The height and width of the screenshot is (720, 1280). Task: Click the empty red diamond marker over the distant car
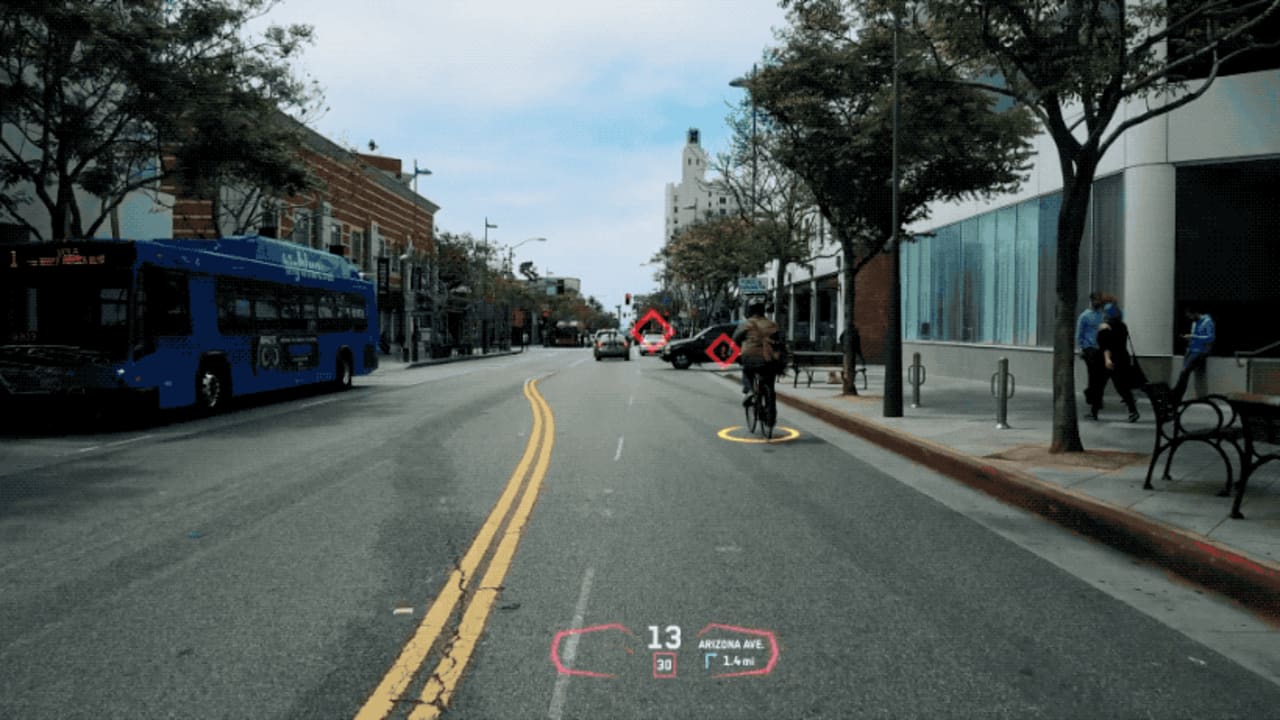652,326
